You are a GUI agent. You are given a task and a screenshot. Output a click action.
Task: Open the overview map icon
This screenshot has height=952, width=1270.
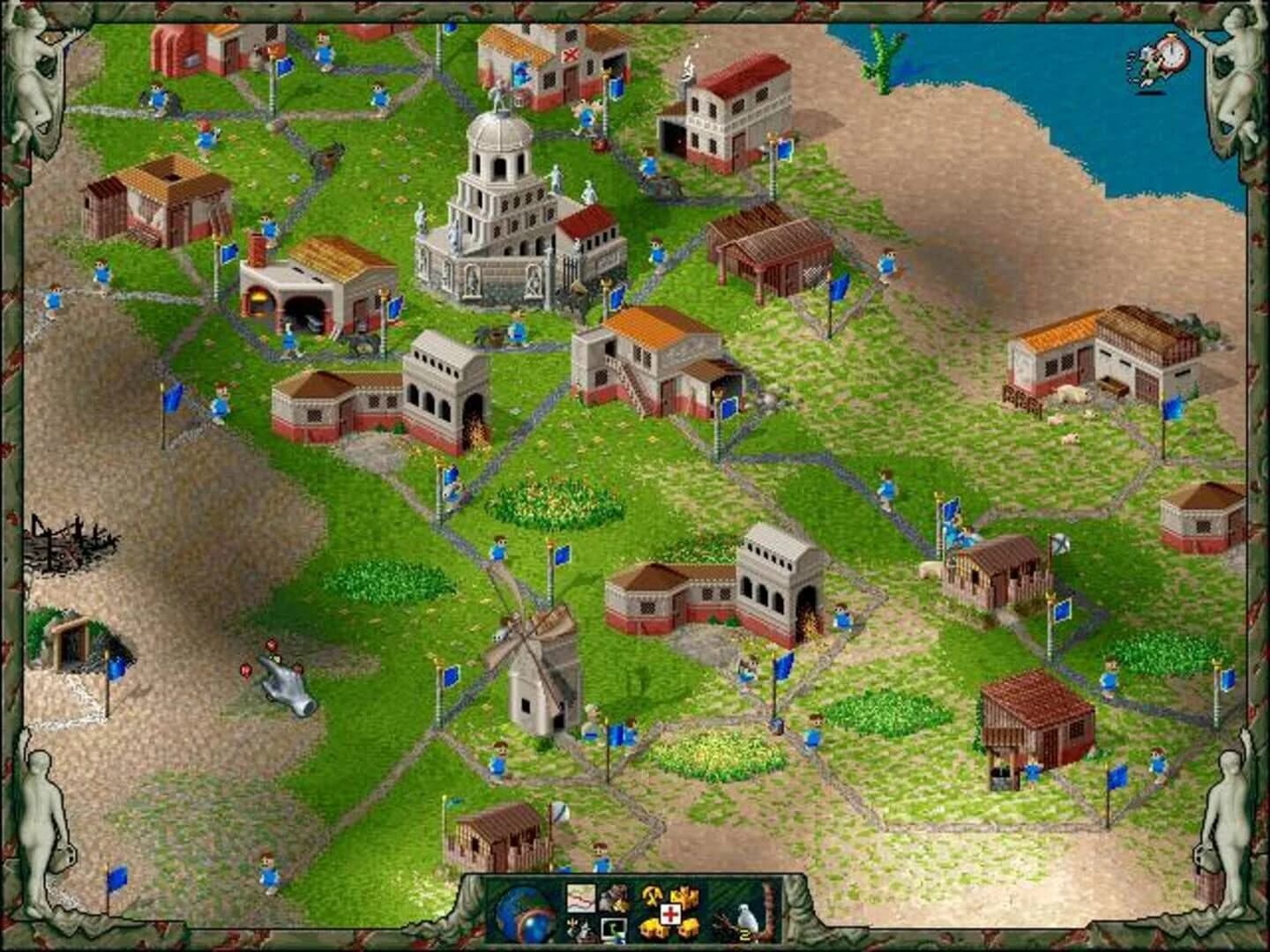coord(581,898)
